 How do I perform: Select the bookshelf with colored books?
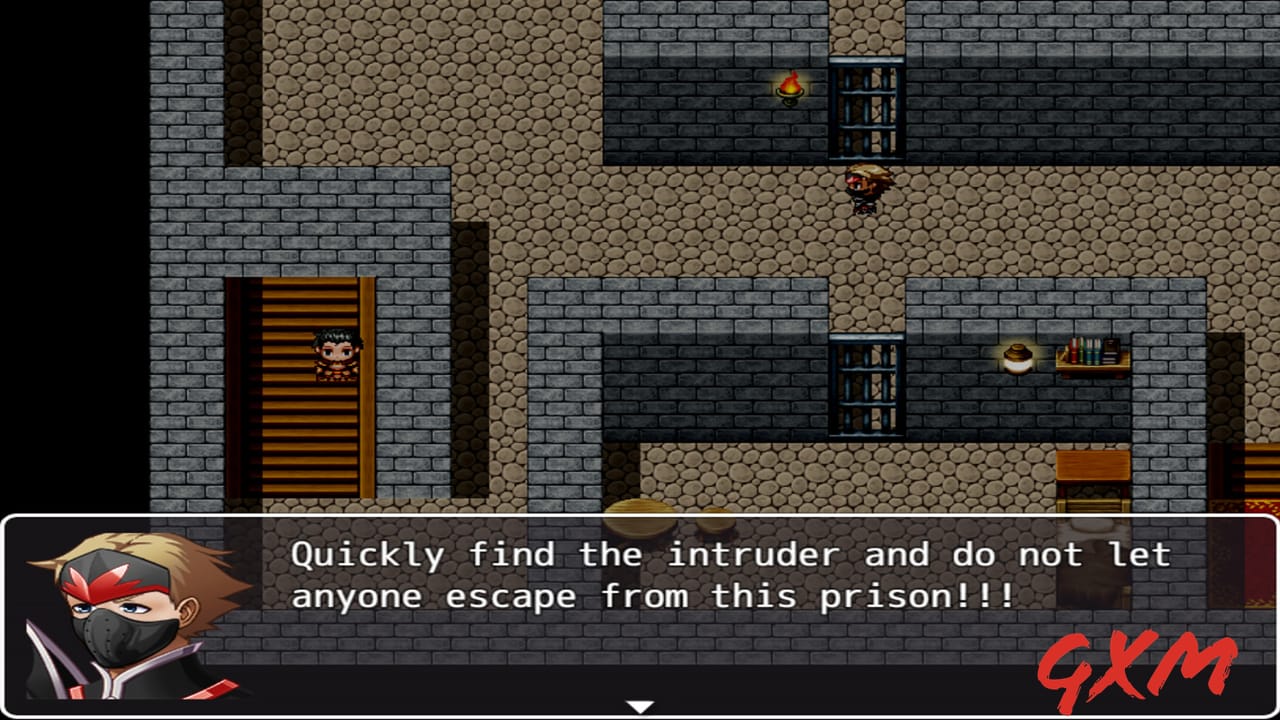click(1095, 357)
